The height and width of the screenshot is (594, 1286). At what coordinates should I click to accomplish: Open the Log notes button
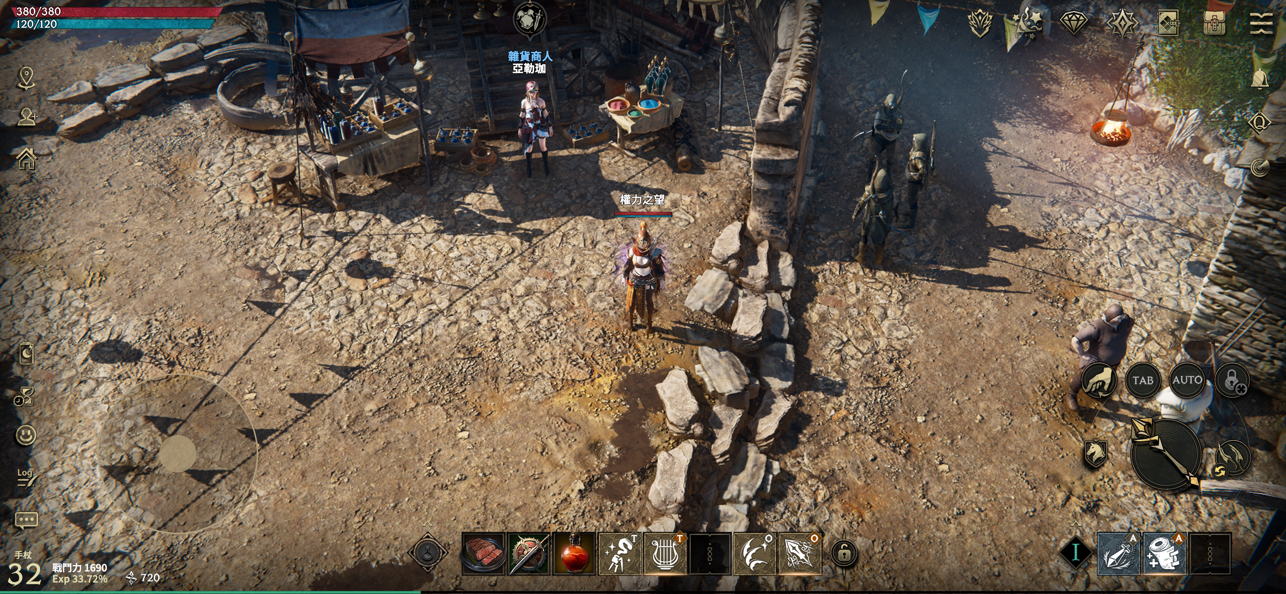pyautogui.click(x=26, y=476)
